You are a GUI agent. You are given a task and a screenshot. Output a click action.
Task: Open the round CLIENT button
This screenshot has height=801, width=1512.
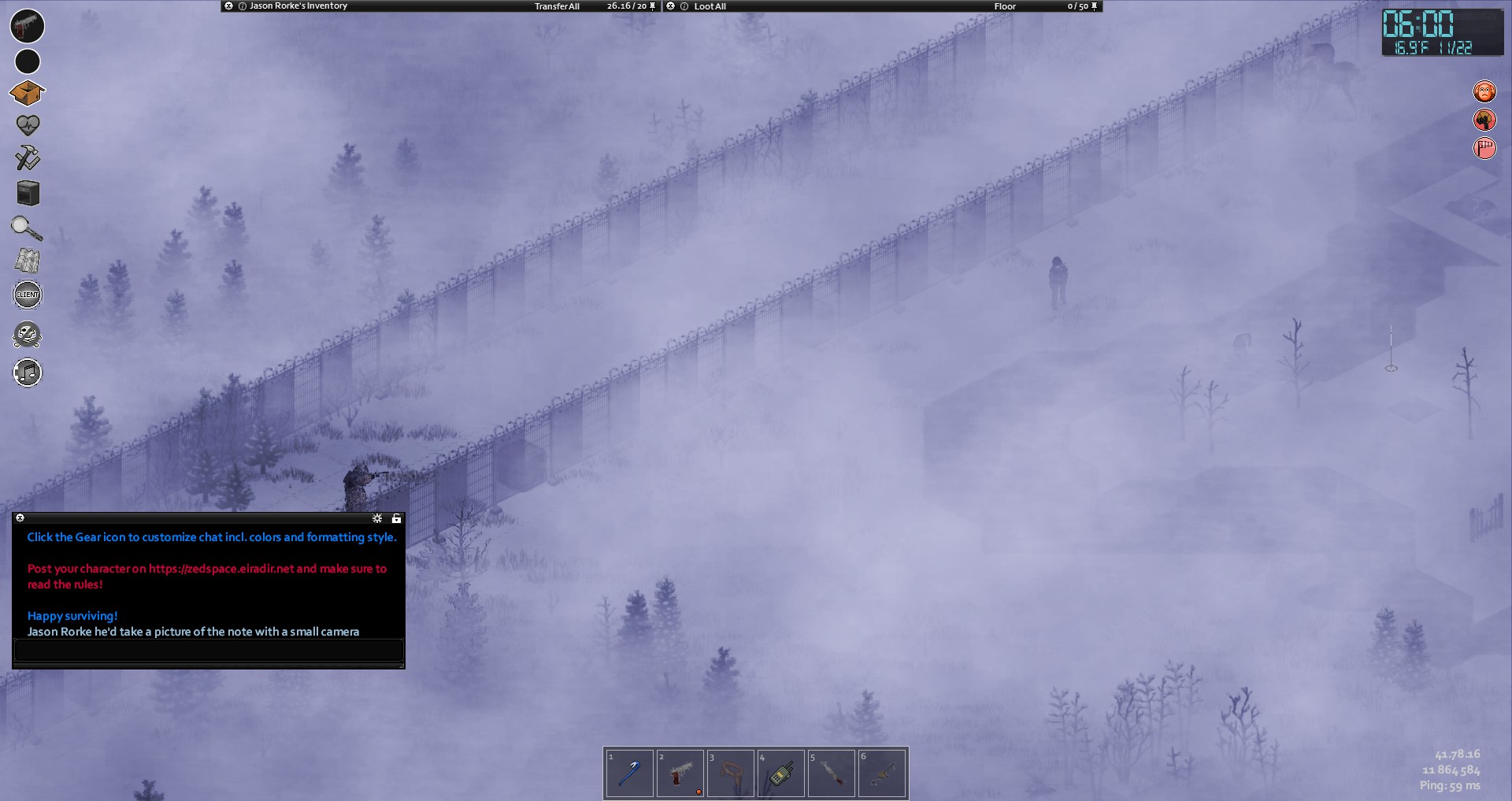tap(28, 295)
